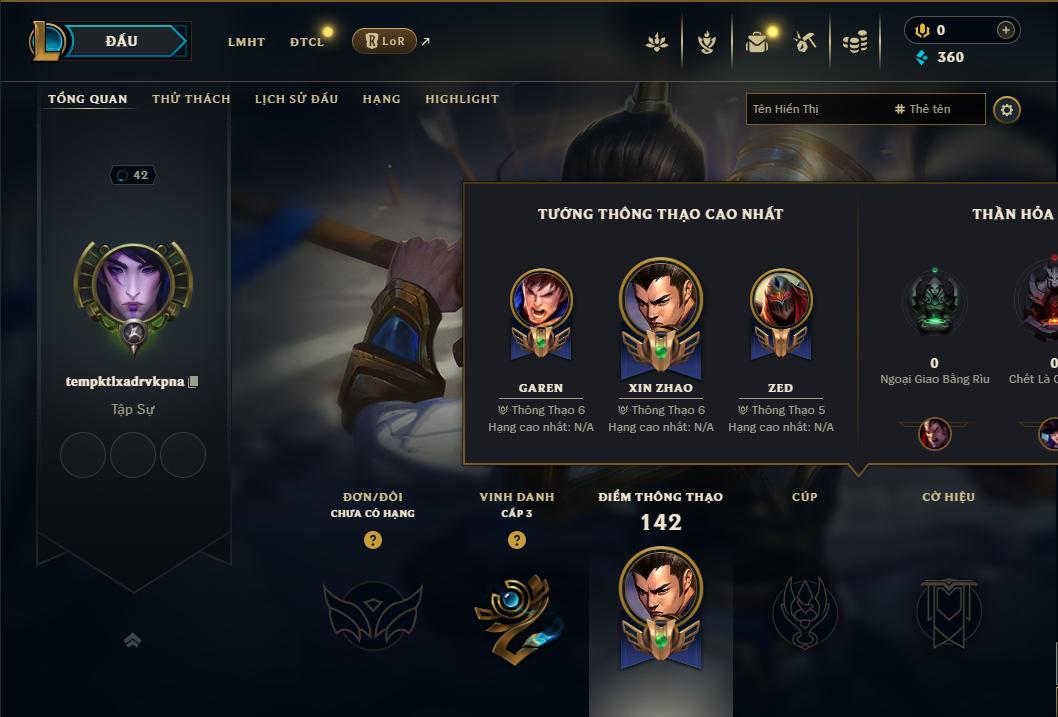Show the HIGHLIGHT tab

[x=461, y=99]
